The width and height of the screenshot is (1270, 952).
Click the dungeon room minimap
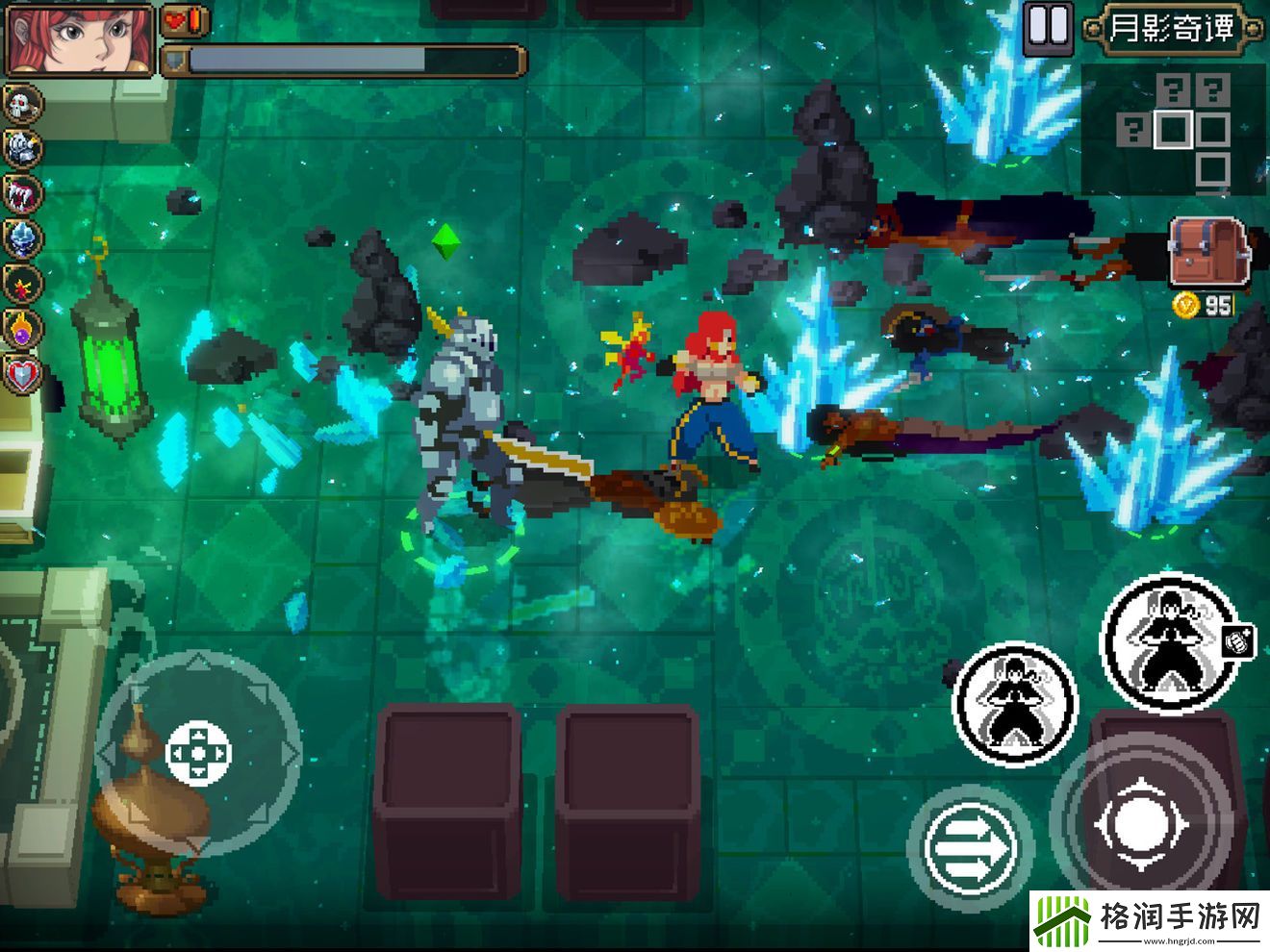click(1174, 130)
